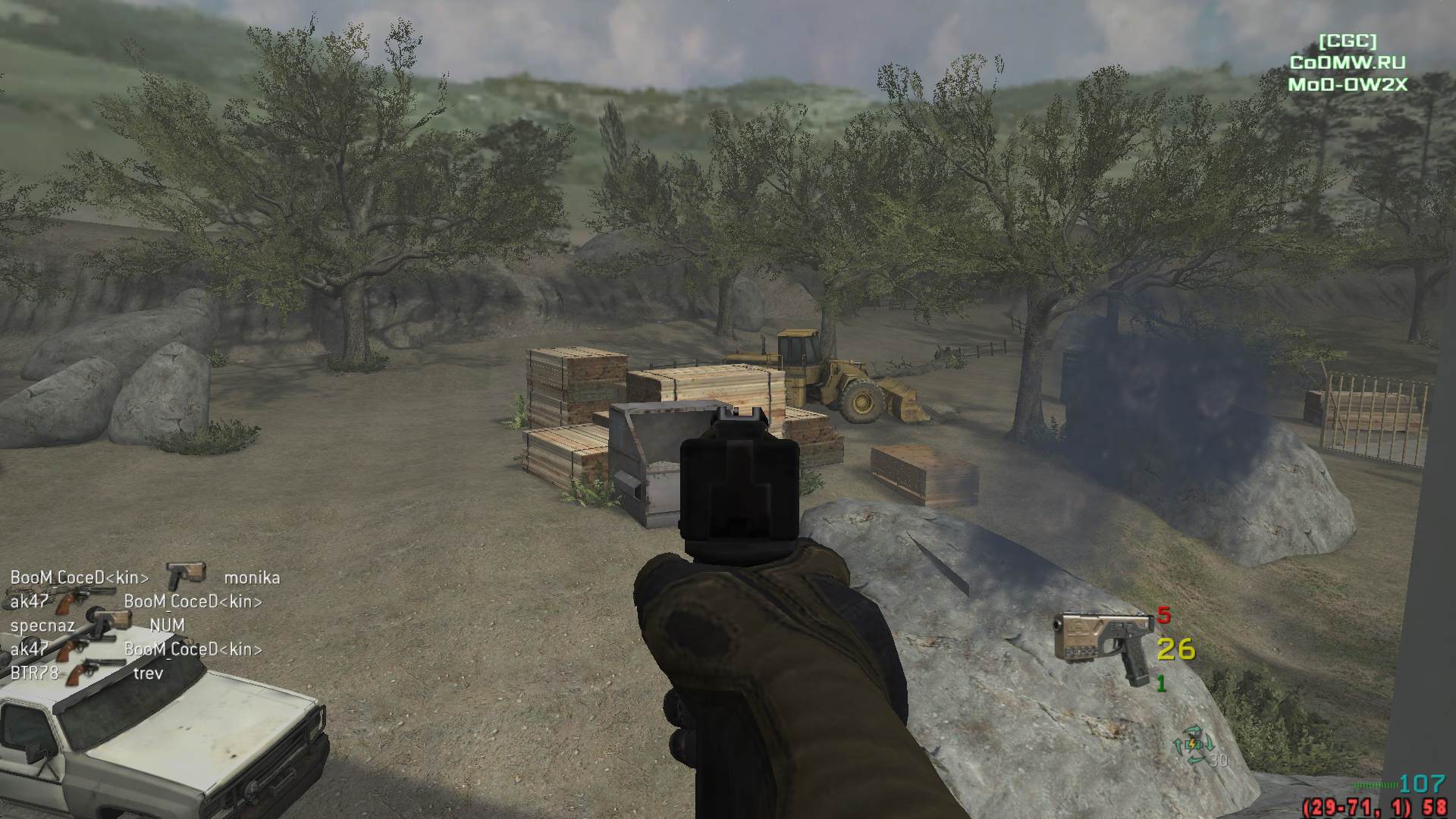Screen dimensions: 1456x819
Task: Click the green arrows lightning bolt icon
Action: pos(1194,746)
